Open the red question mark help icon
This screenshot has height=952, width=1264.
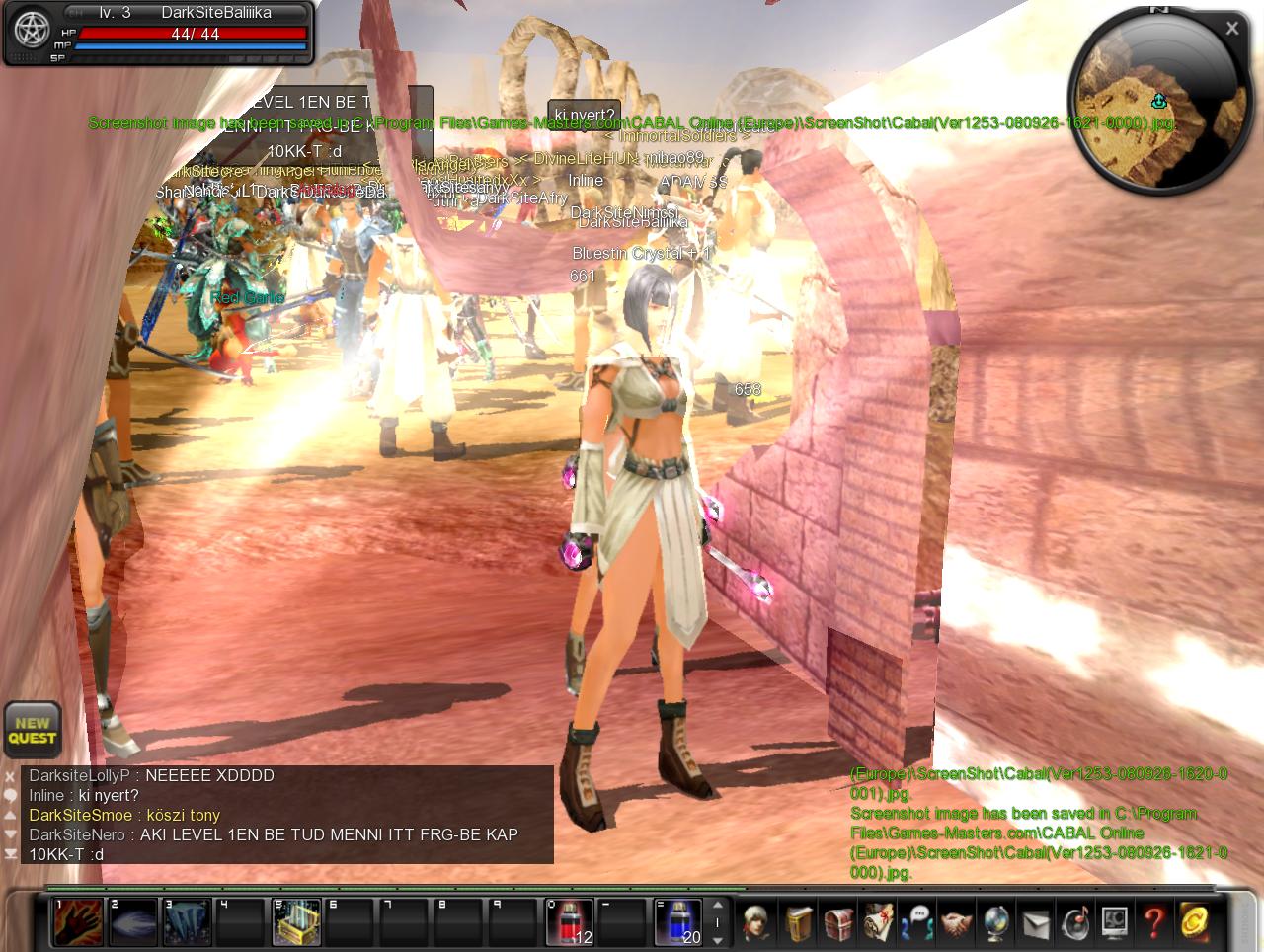click(x=1153, y=923)
